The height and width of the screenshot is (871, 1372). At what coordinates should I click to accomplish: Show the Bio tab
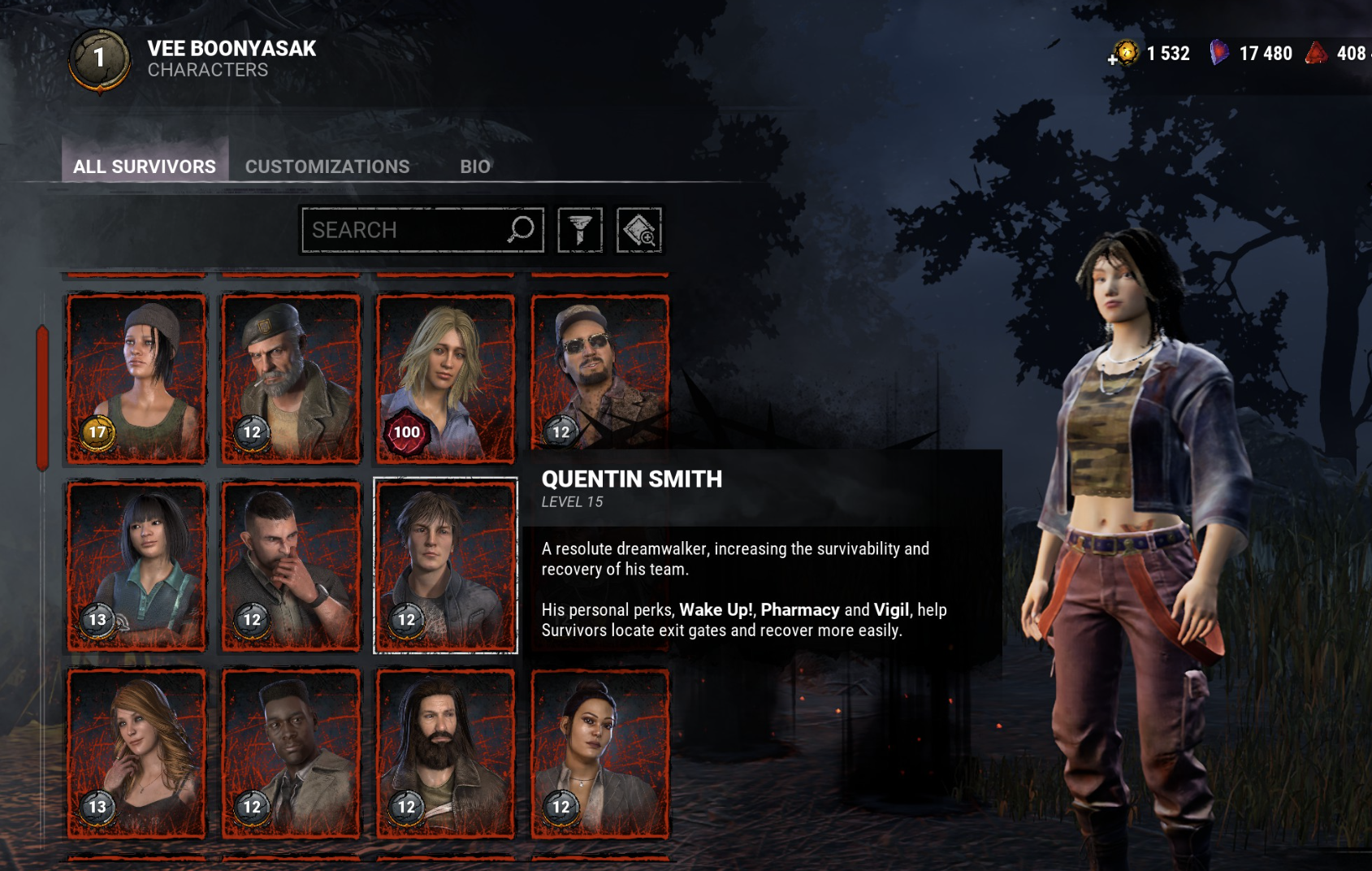(x=475, y=166)
